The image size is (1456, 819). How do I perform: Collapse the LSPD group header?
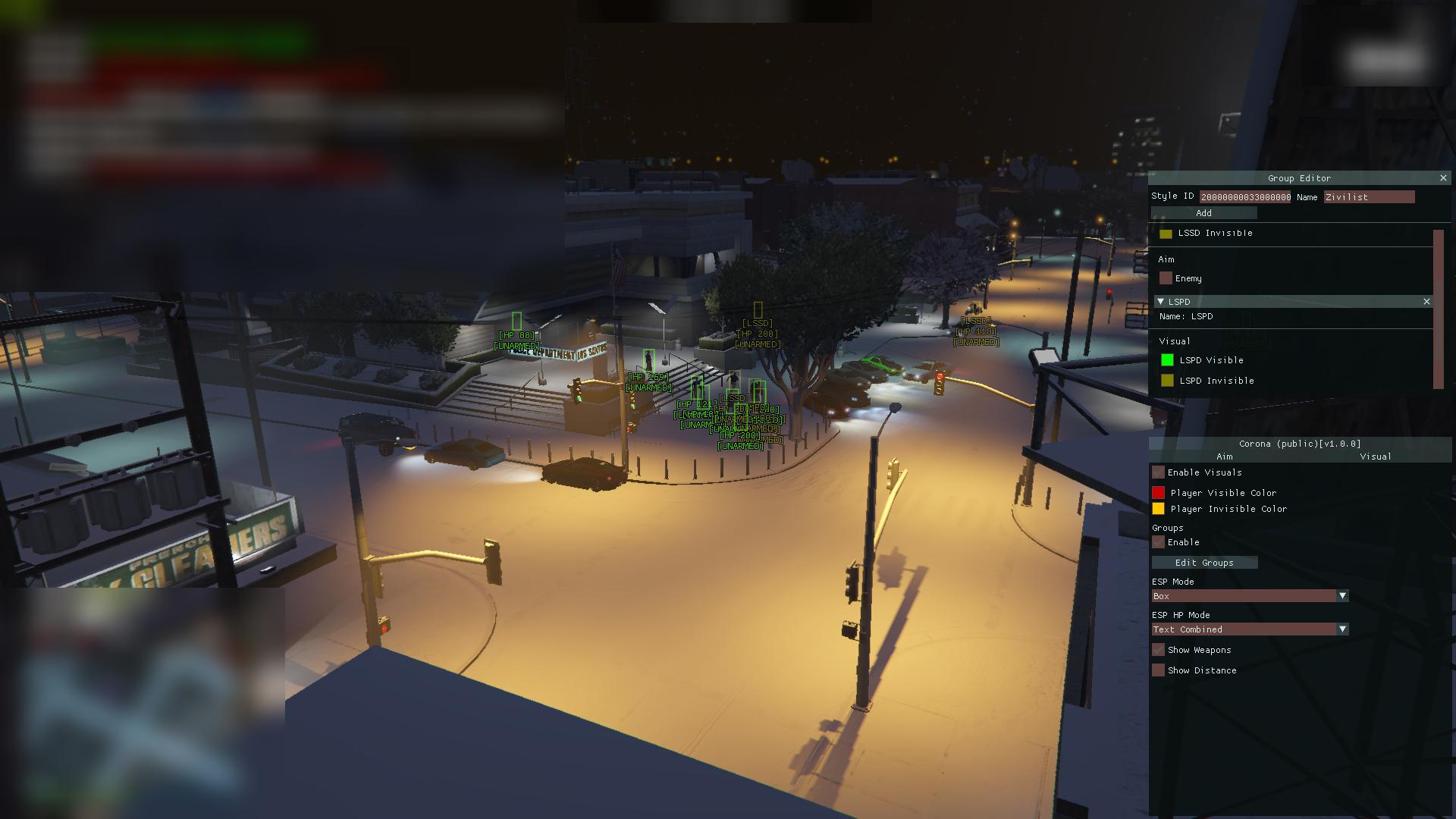(1160, 302)
